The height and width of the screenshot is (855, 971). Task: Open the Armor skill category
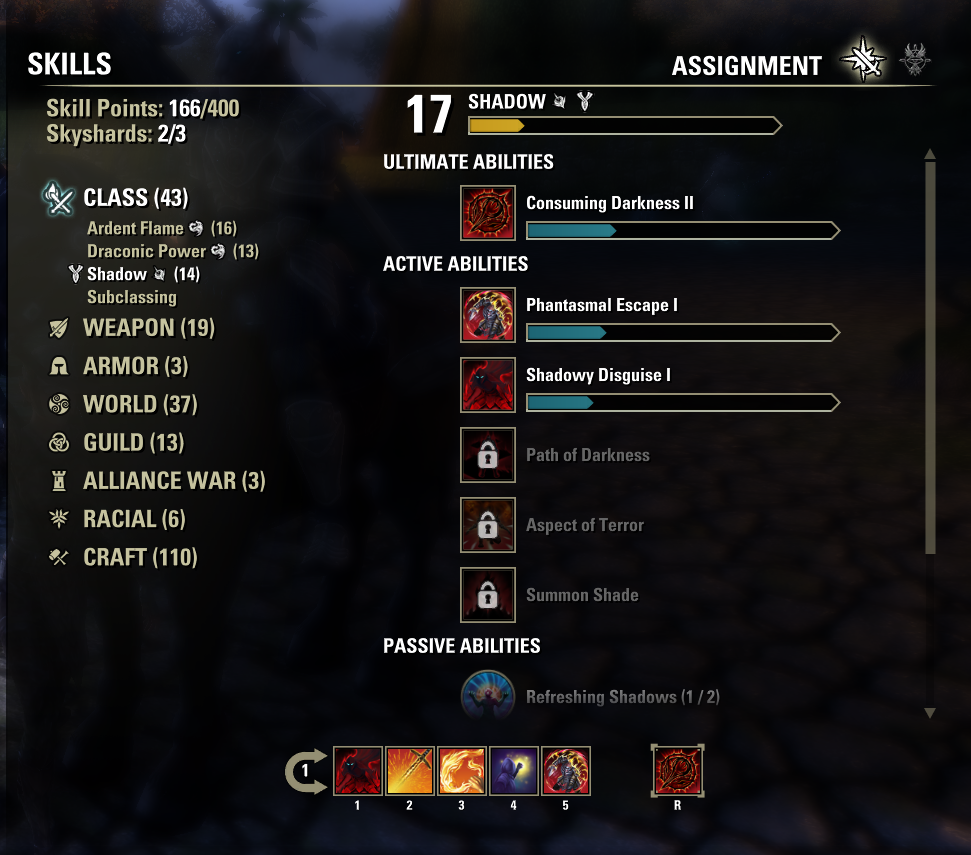(x=135, y=366)
